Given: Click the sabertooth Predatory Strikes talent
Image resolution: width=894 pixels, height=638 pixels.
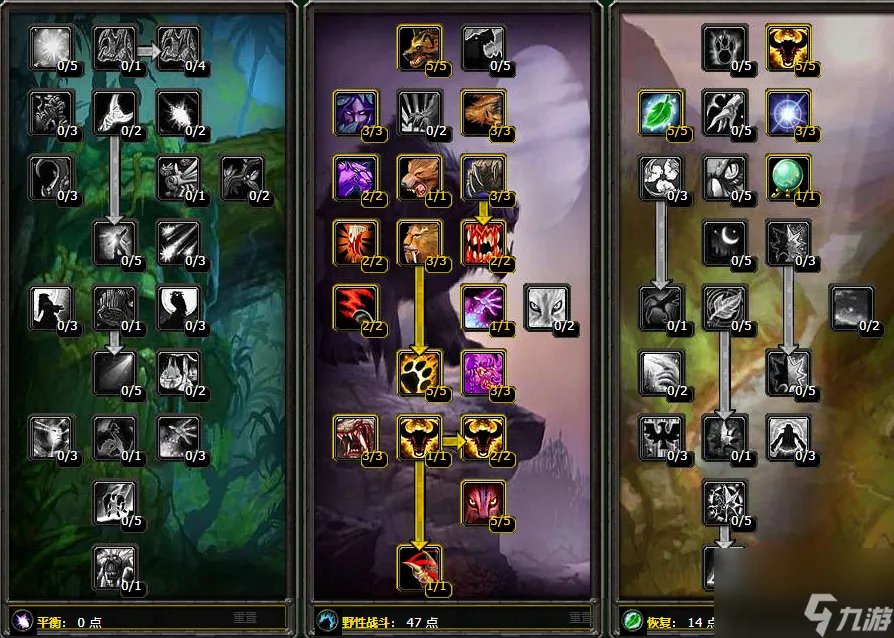Looking at the screenshot, I should point(418,240).
